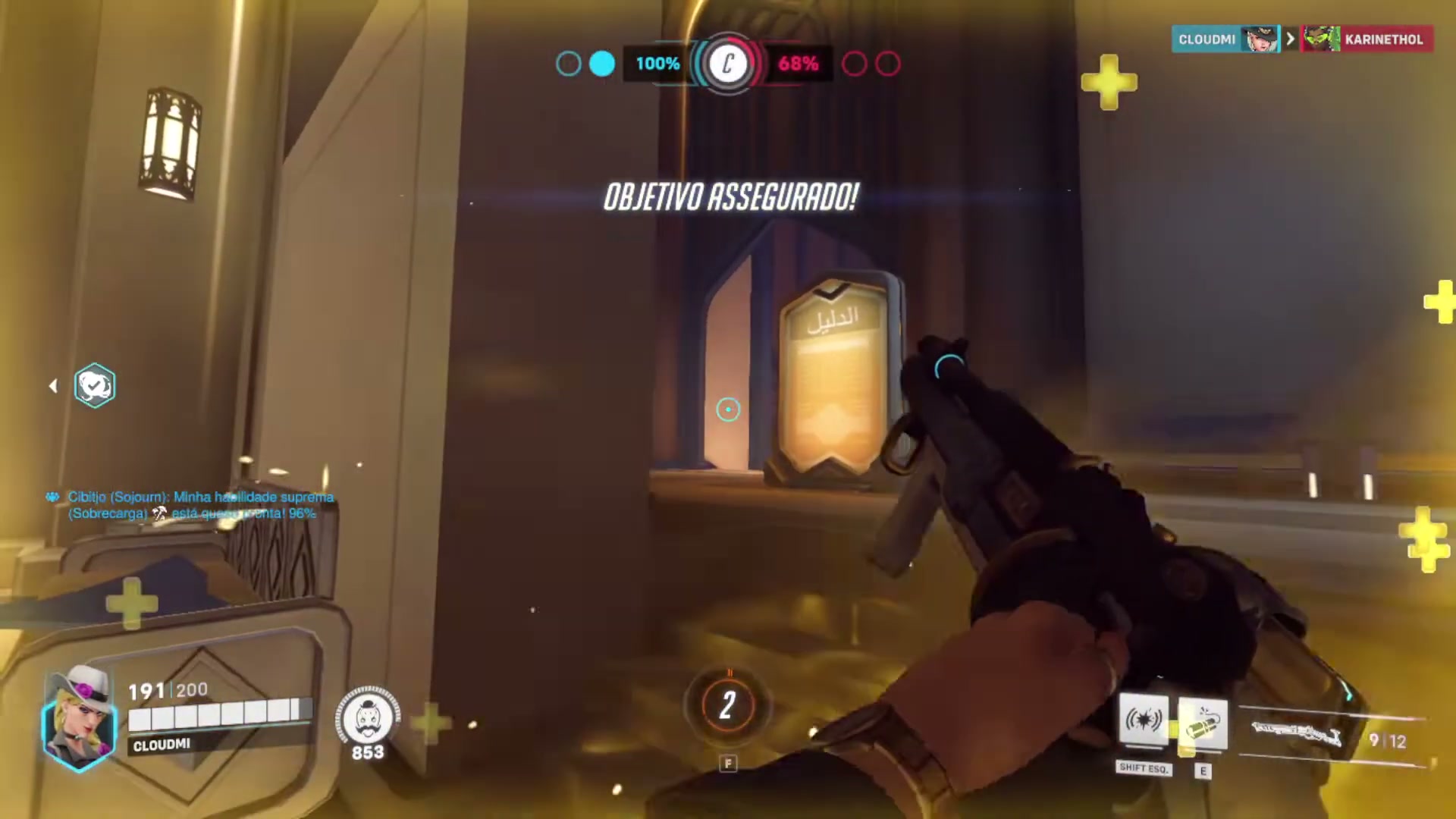Click the reload countdown showing 2
Screen dimensions: 1456x819
point(726,705)
